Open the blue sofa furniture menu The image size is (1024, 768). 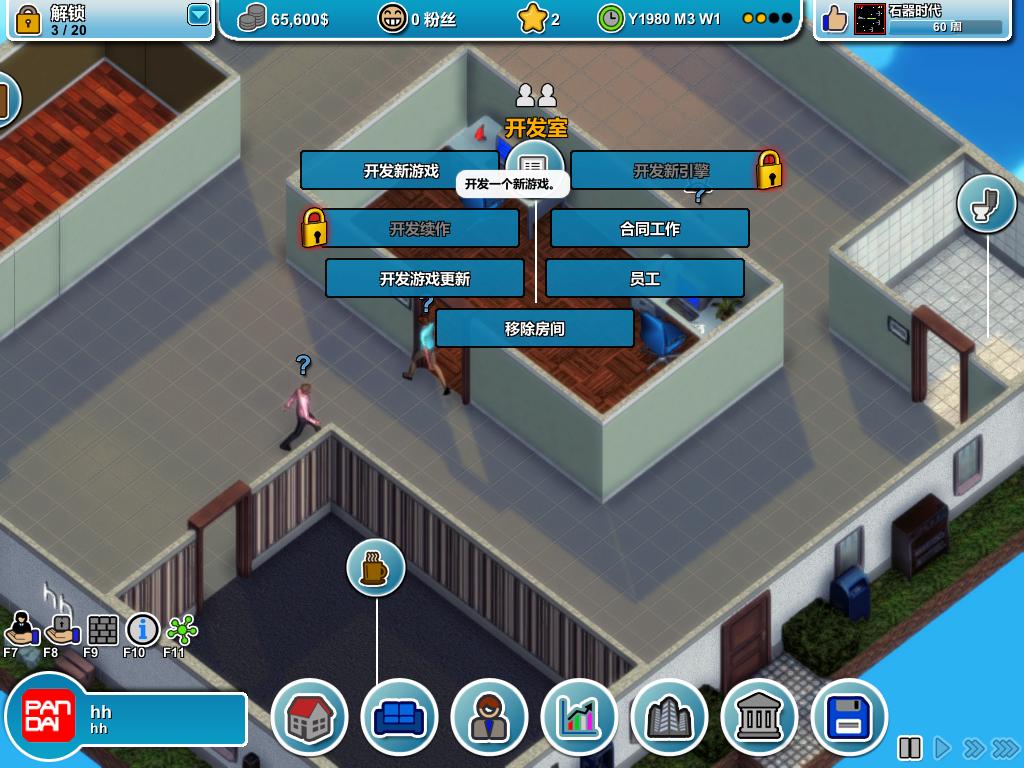point(399,717)
